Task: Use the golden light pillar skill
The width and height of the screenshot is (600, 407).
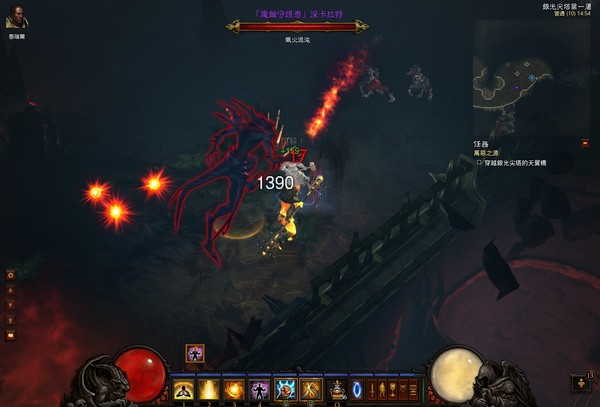Action: coord(209,388)
